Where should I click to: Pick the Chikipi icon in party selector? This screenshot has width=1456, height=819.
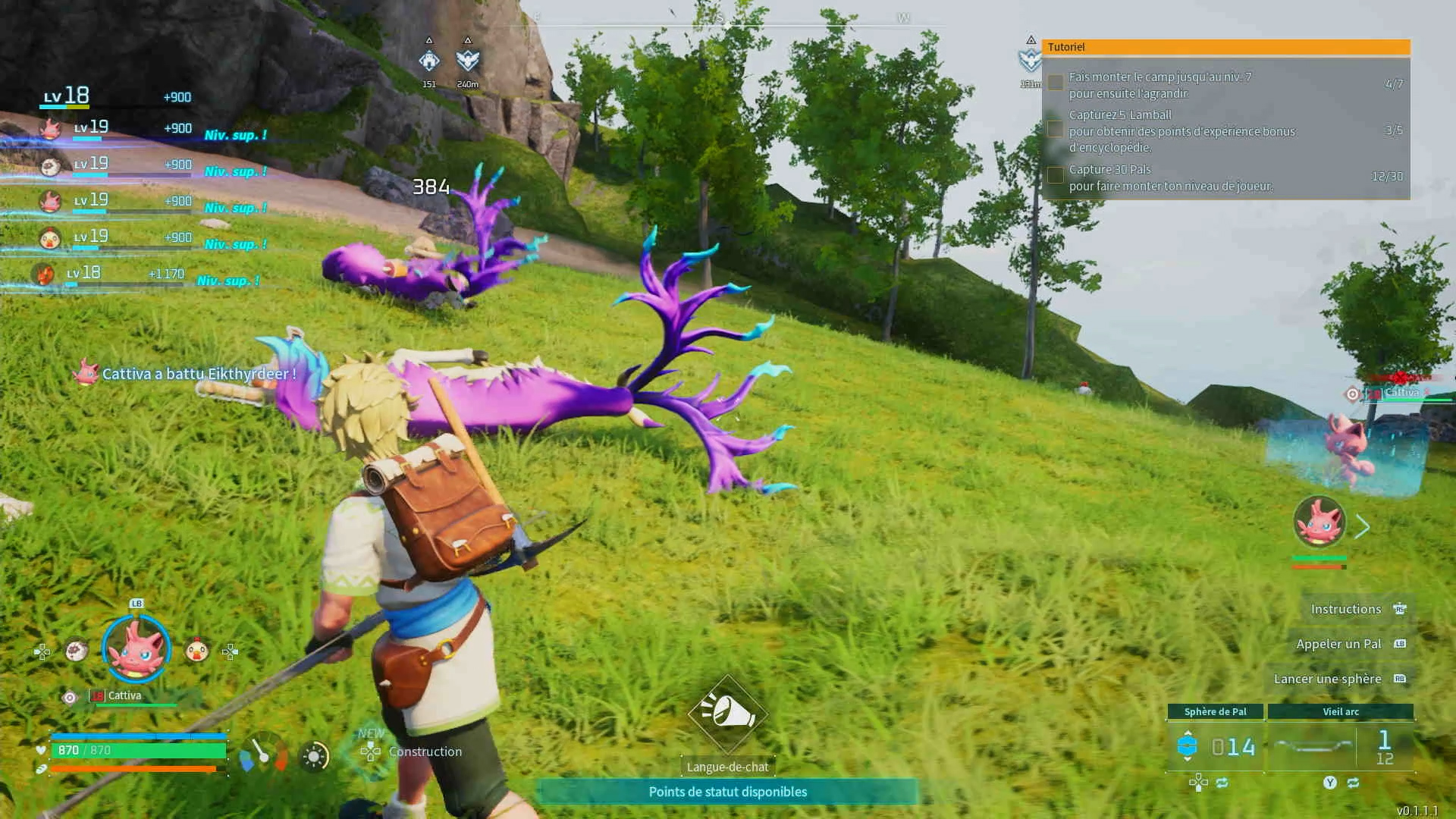pos(197,651)
